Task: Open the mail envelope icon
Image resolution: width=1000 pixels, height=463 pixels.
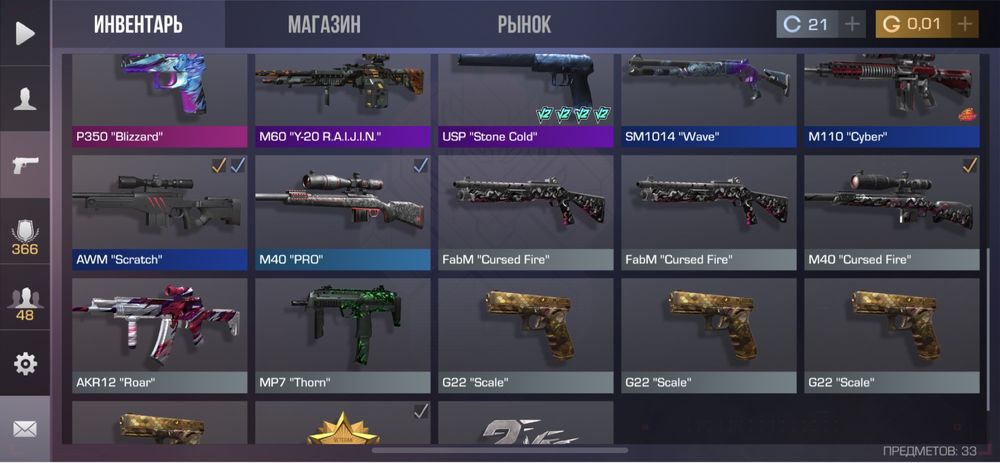Action: (x=25, y=429)
